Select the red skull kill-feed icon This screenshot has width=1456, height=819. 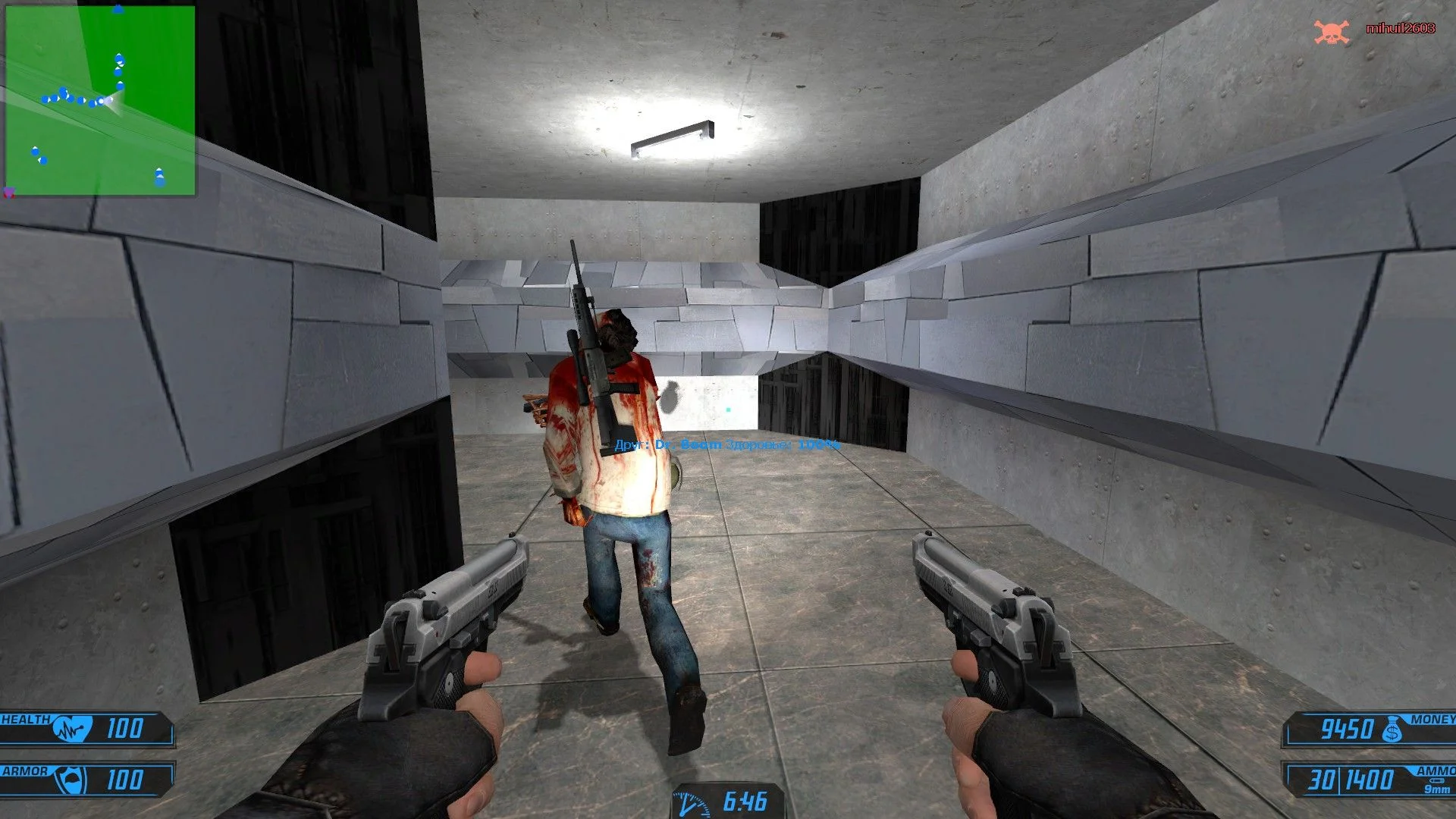tap(1331, 32)
